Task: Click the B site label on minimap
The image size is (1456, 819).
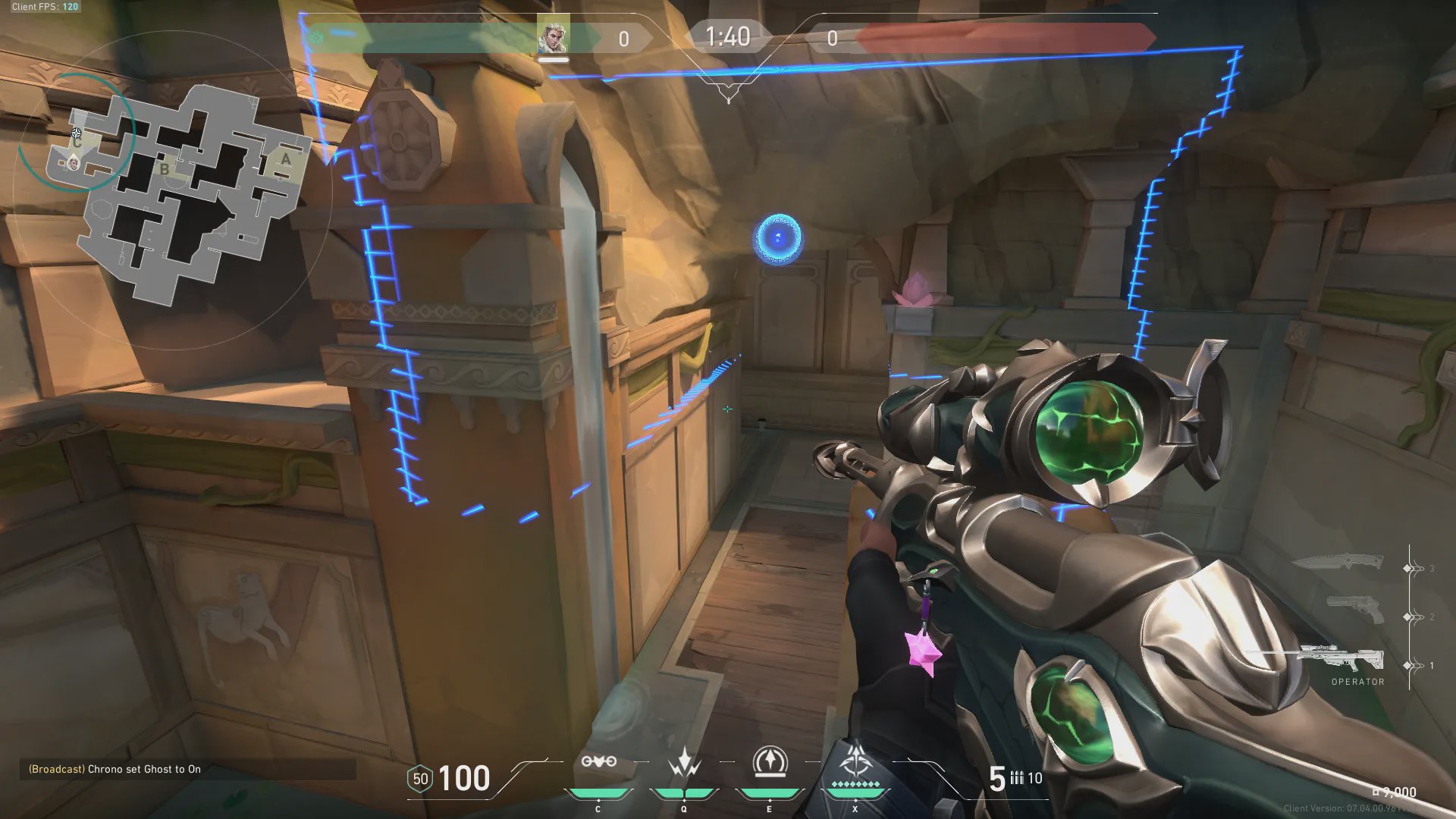Action: (x=165, y=169)
